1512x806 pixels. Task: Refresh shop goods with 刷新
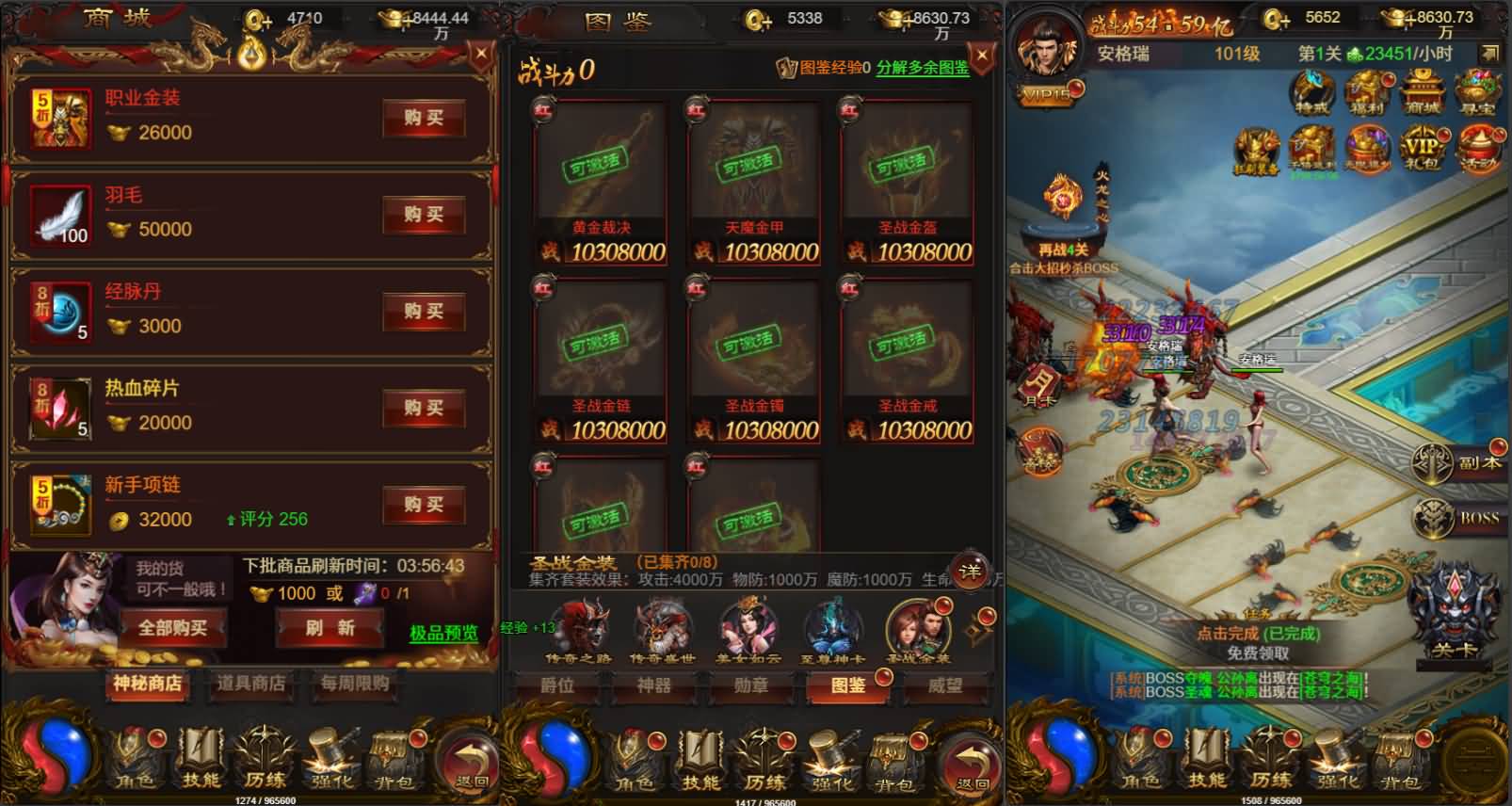tap(330, 627)
